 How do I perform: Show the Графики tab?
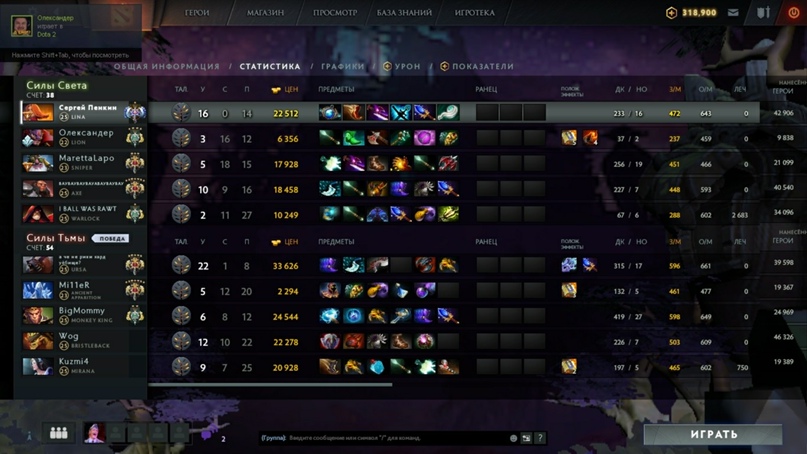pyautogui.click(x=342, y=67)
